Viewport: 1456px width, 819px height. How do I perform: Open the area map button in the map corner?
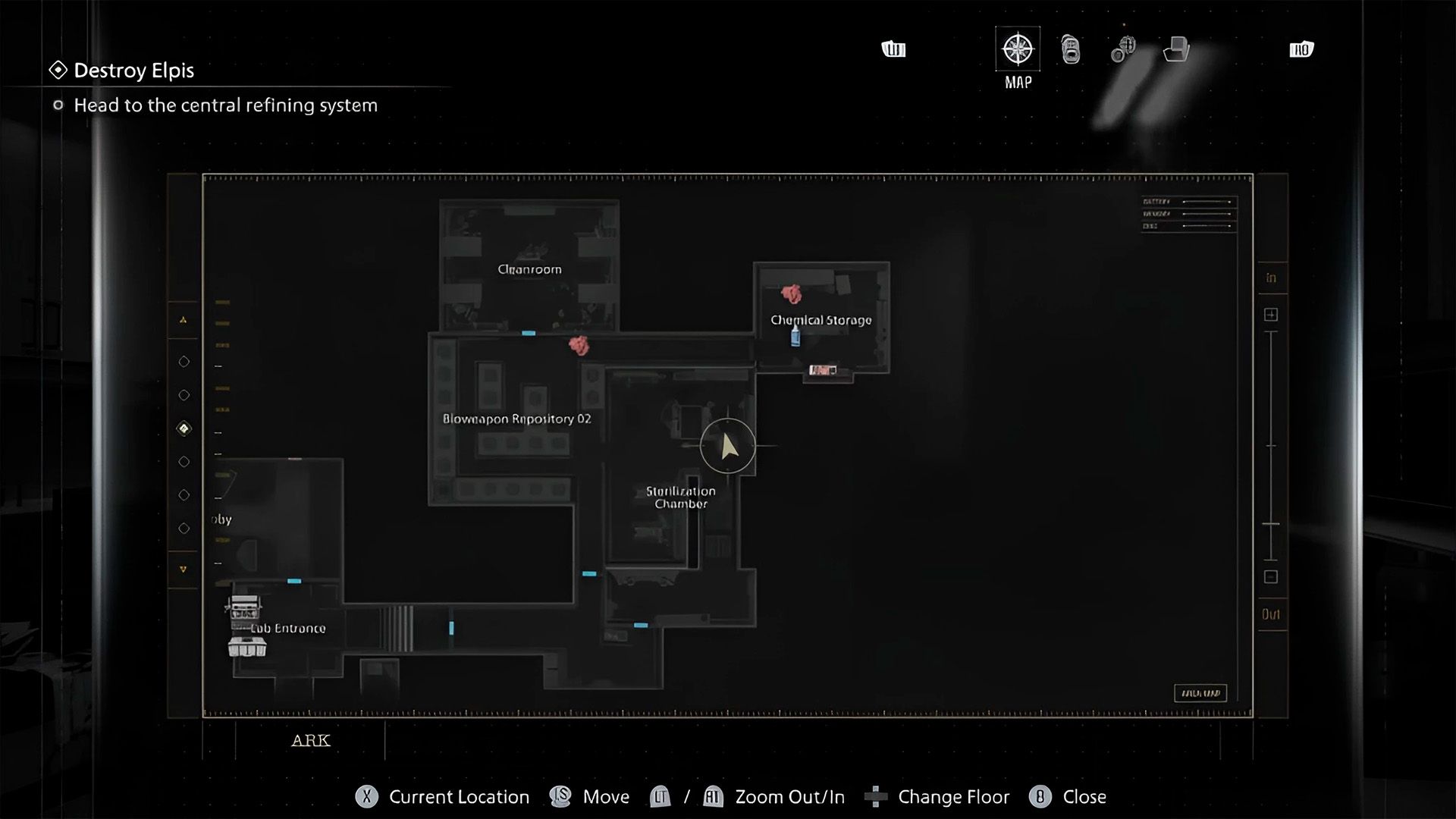coord(1200,693)
